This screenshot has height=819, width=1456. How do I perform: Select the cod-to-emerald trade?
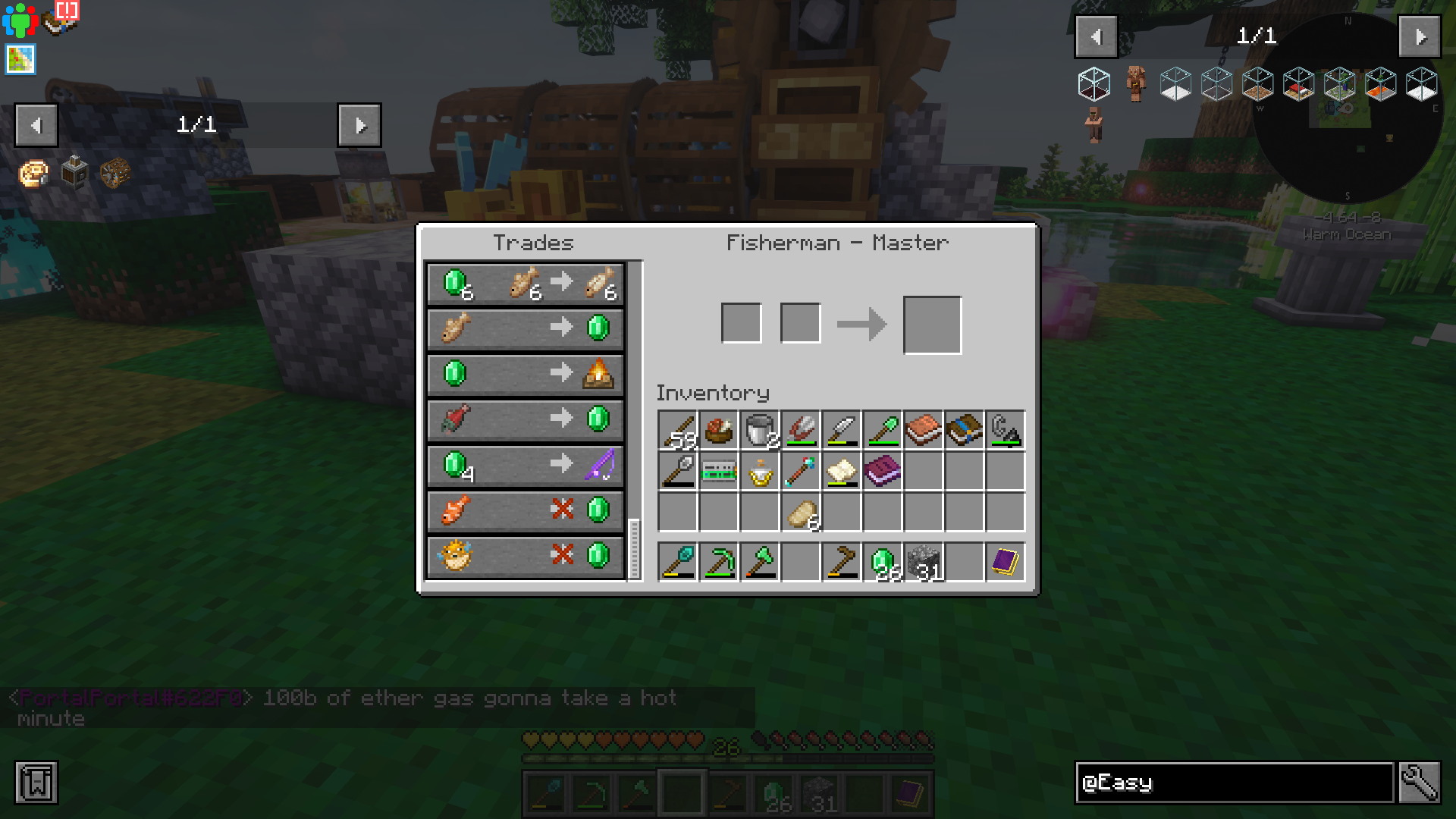(526, 328)
